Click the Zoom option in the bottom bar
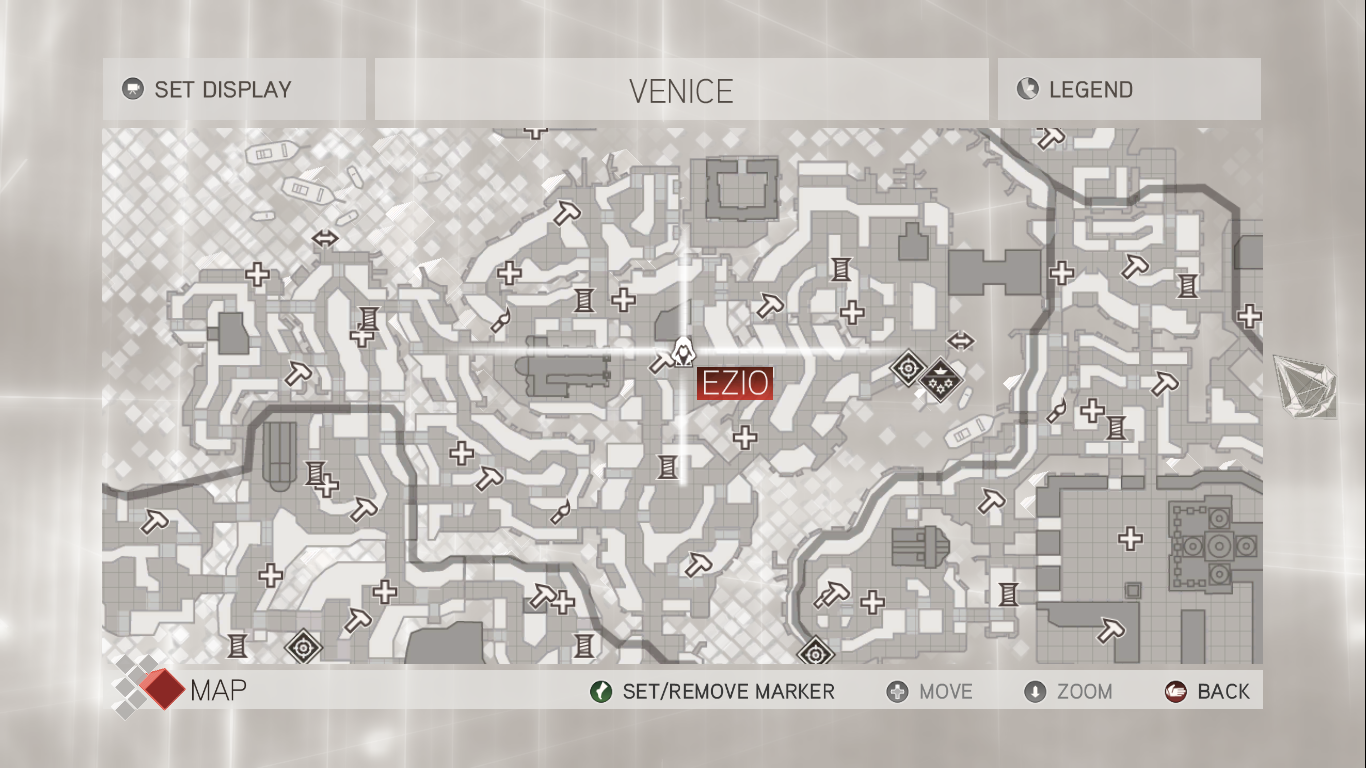 pyautogui.click(x=1069, y=691)
